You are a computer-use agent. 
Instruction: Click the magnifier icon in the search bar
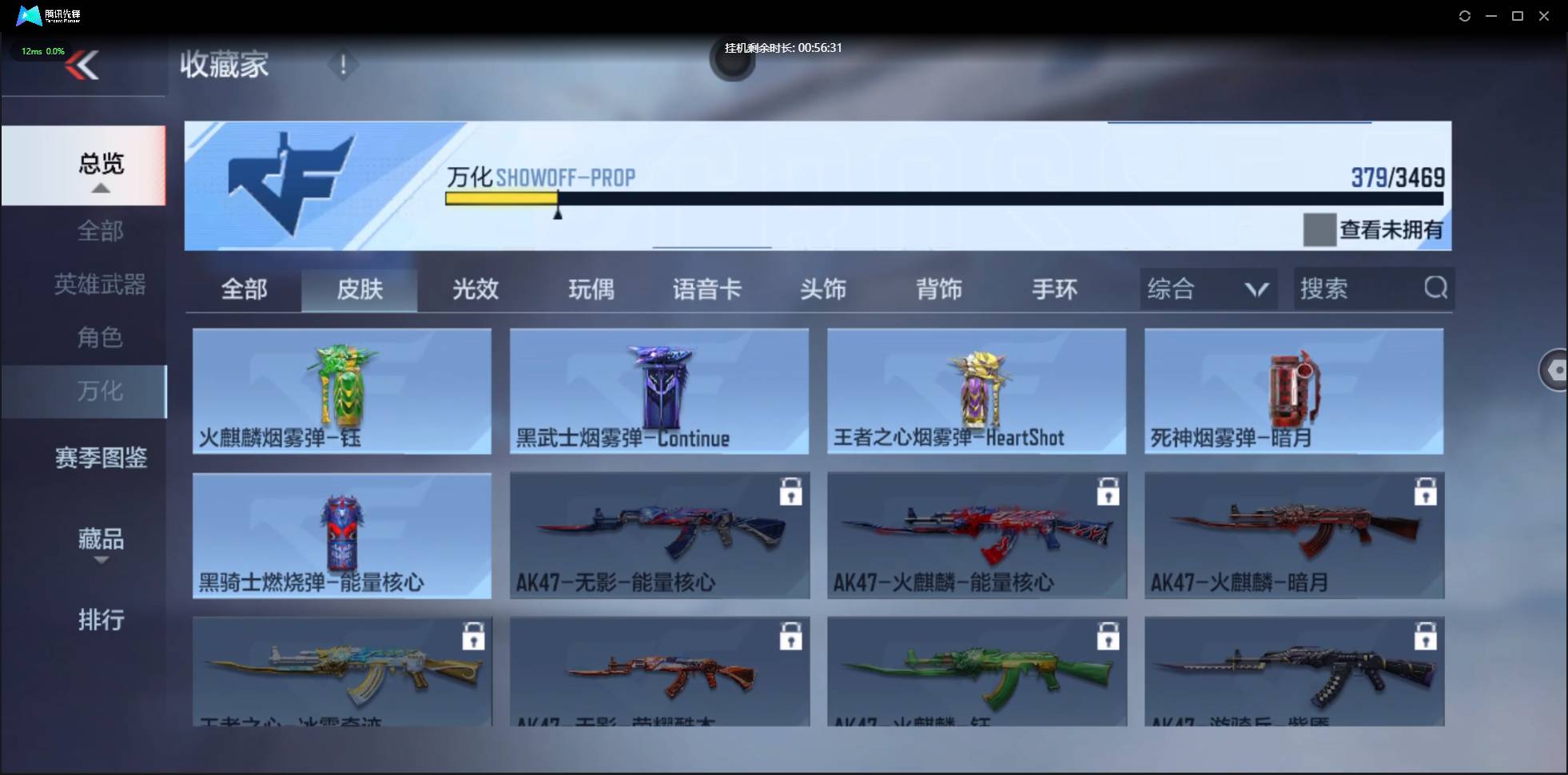point(1435,288)
